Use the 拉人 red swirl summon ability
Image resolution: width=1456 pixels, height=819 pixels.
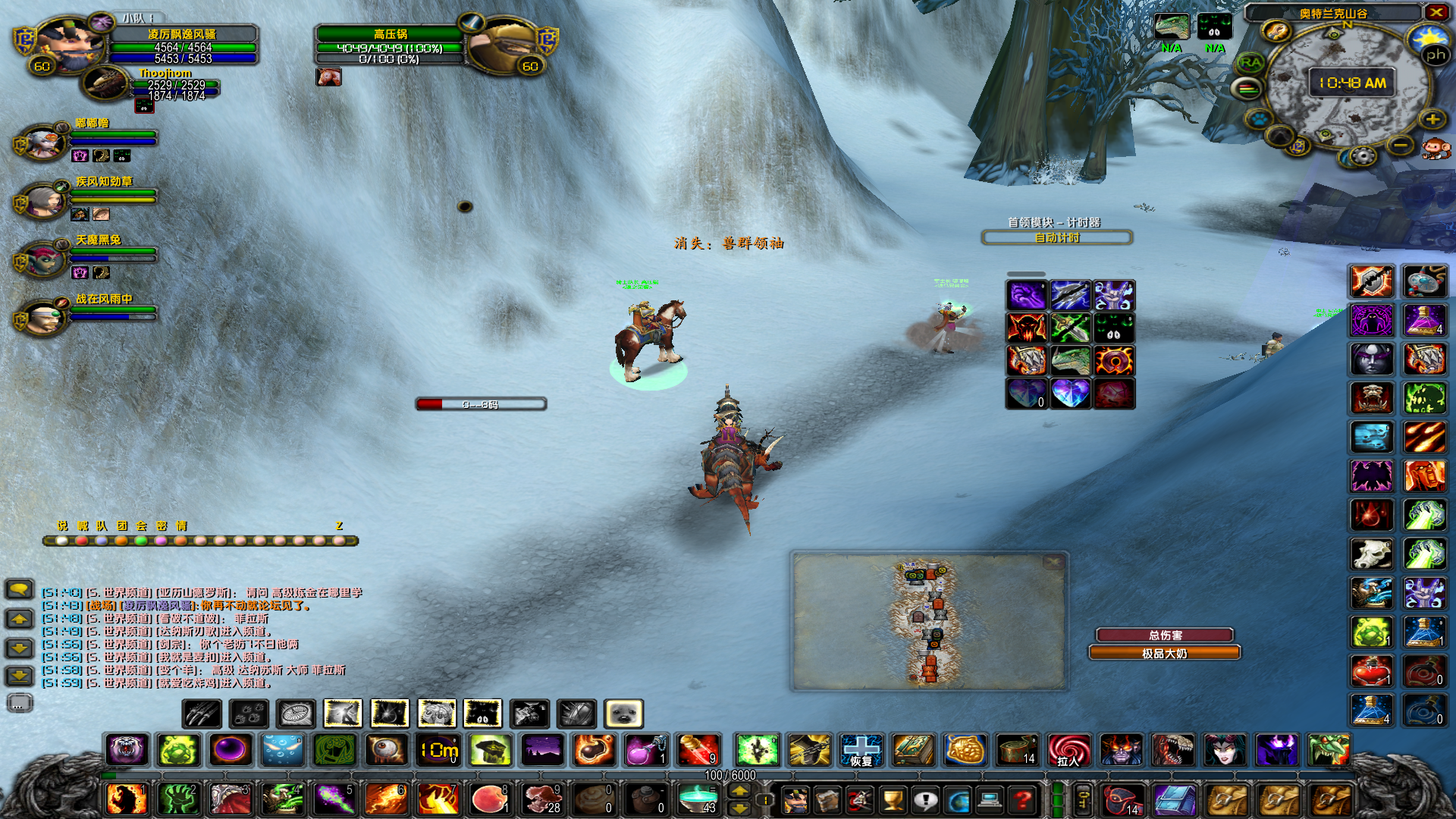click(x=1068, y=750)
